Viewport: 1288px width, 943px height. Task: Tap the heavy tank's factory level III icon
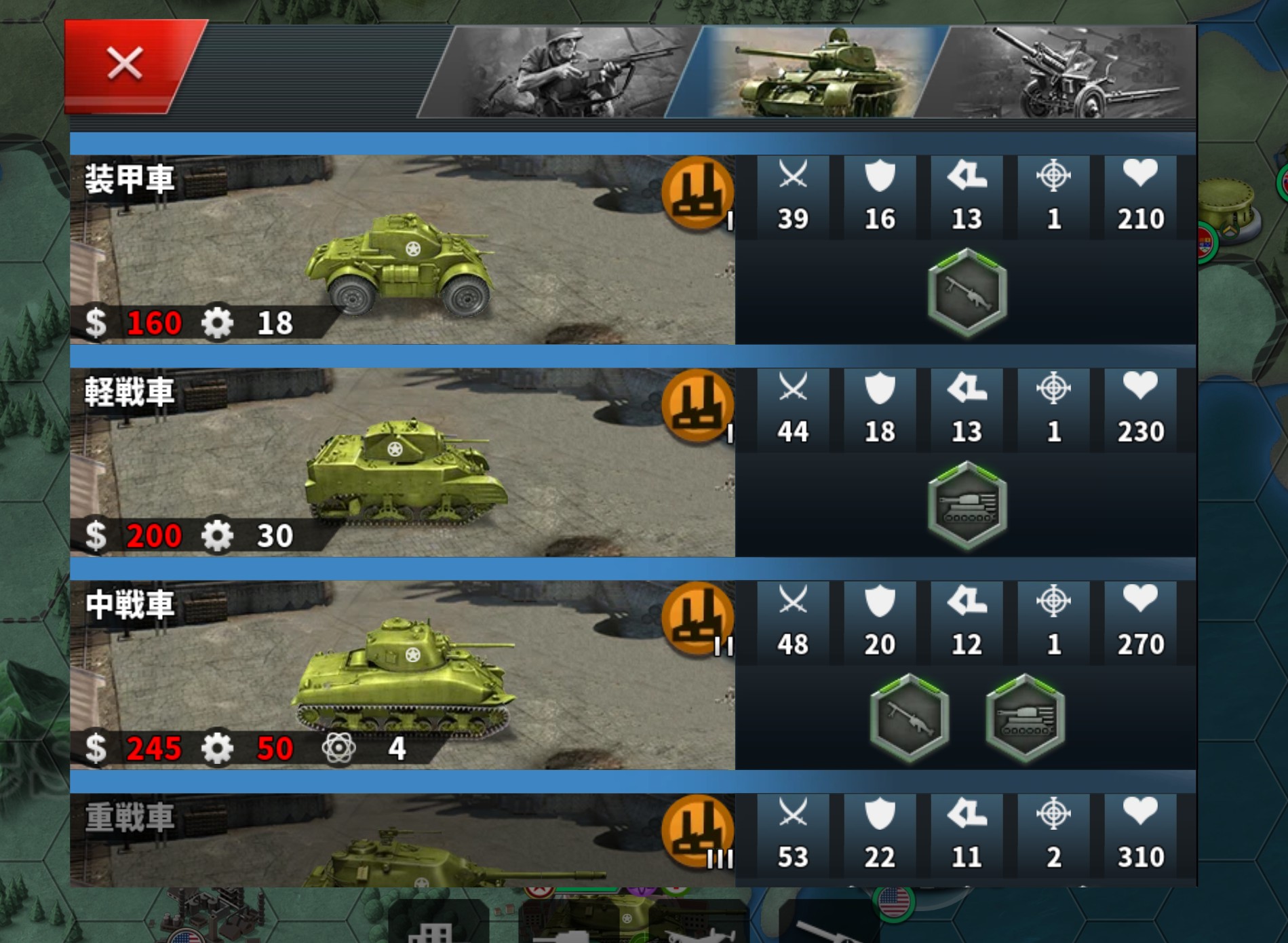click(x=697, y=831)
